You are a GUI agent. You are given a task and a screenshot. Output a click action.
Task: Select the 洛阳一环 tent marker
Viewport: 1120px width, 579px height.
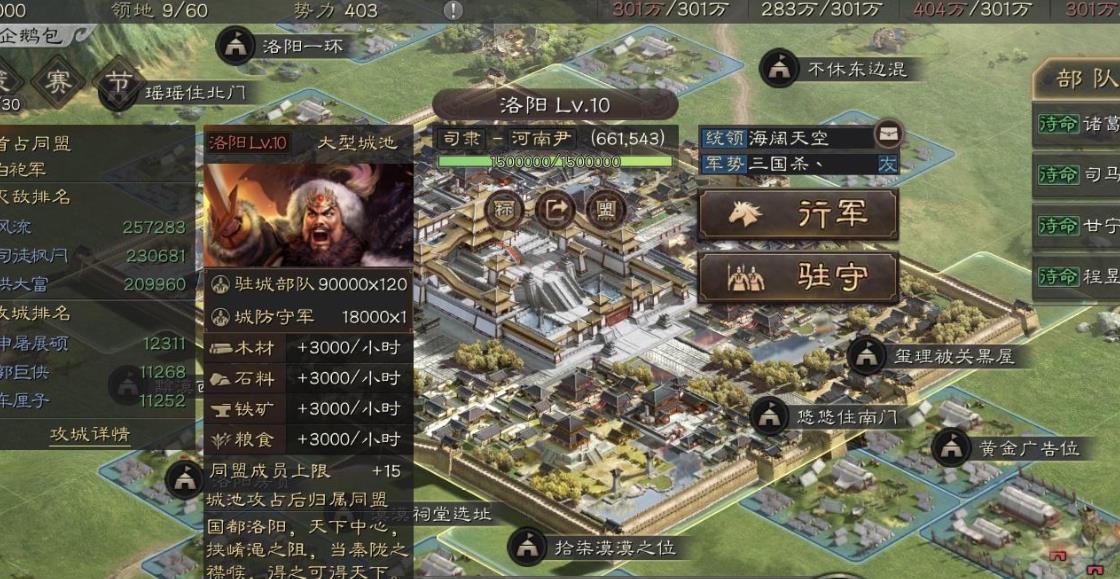pyautogui.click(x=237, y=45)
